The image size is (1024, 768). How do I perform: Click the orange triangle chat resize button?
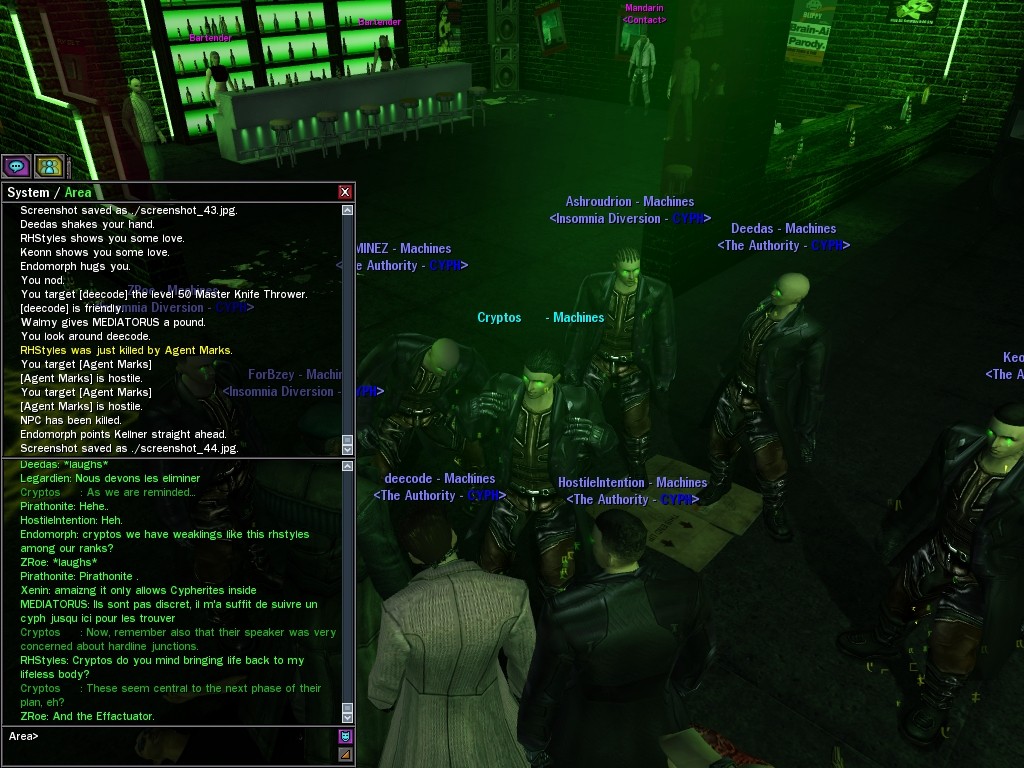(x=346, y=754)
